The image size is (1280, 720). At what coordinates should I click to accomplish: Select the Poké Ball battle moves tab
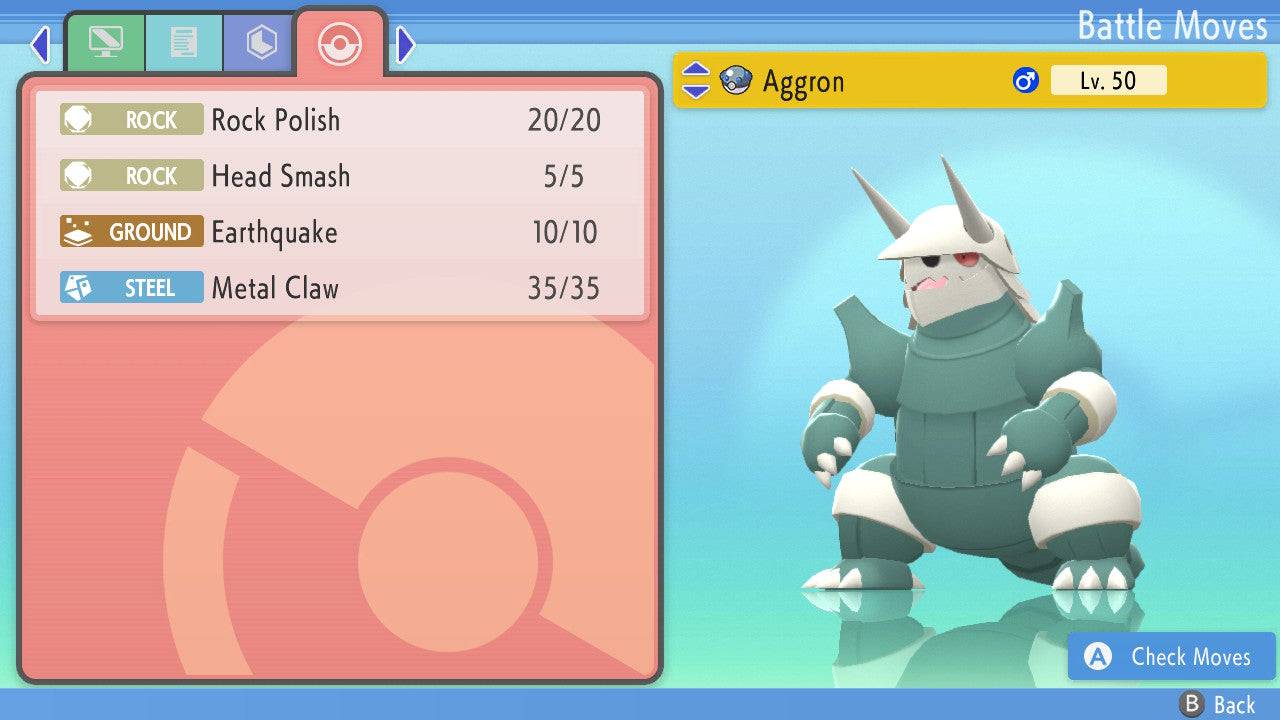point(340,43)
